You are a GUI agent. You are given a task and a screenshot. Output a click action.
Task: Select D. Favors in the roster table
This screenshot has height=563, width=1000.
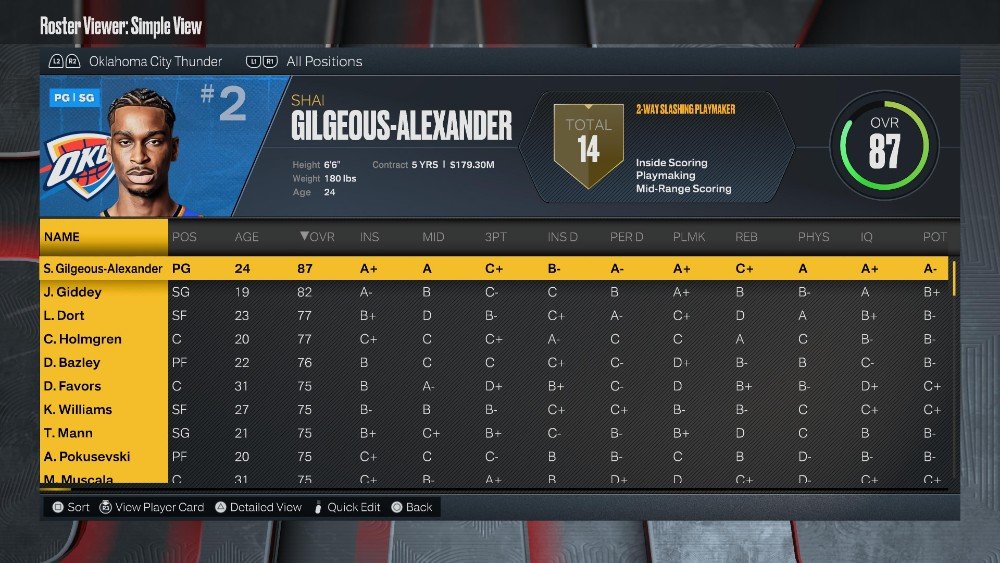(x=73, y=386)
